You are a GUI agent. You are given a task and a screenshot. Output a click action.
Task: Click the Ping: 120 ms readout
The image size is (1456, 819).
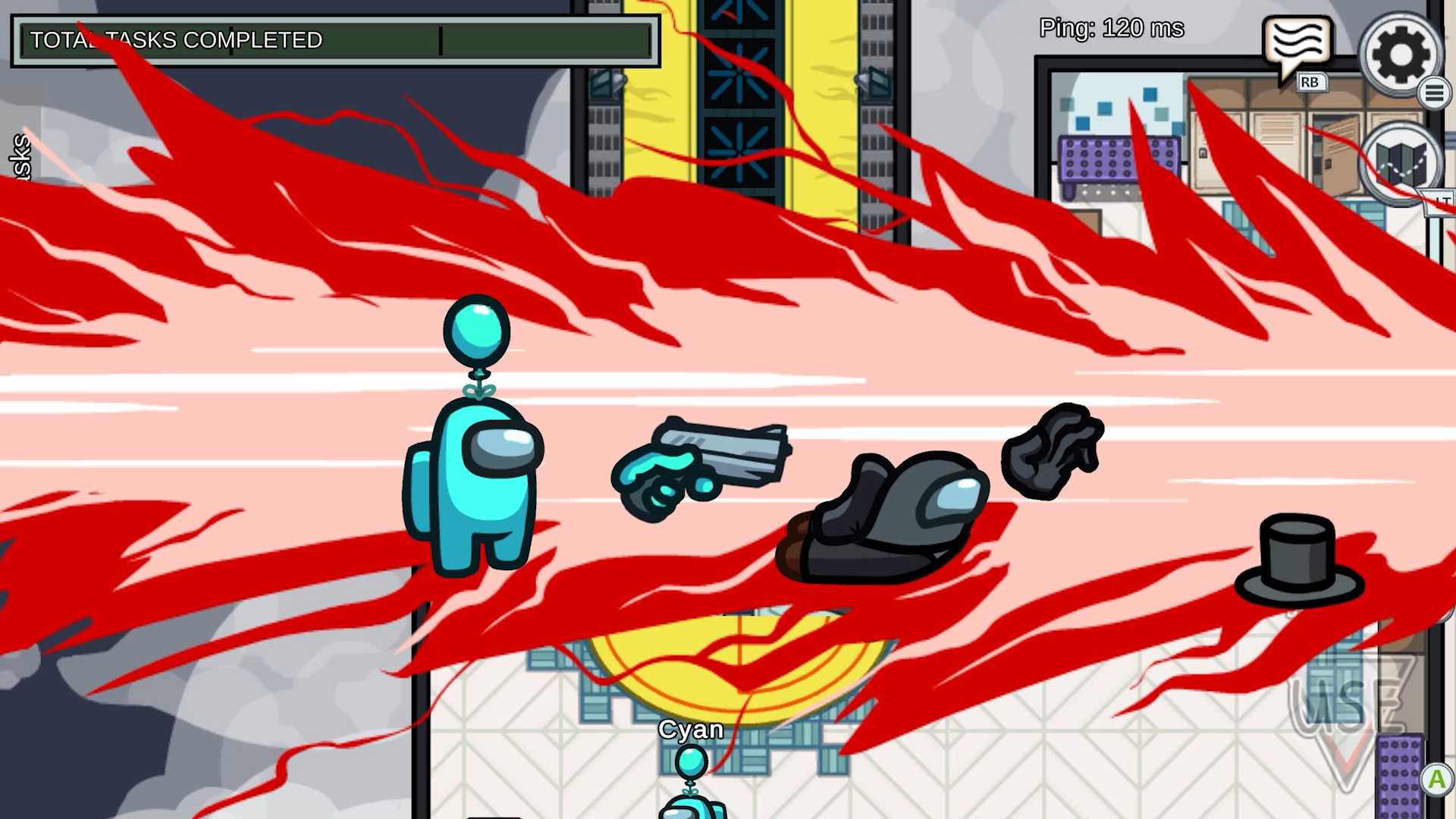tap(1111, 28)
